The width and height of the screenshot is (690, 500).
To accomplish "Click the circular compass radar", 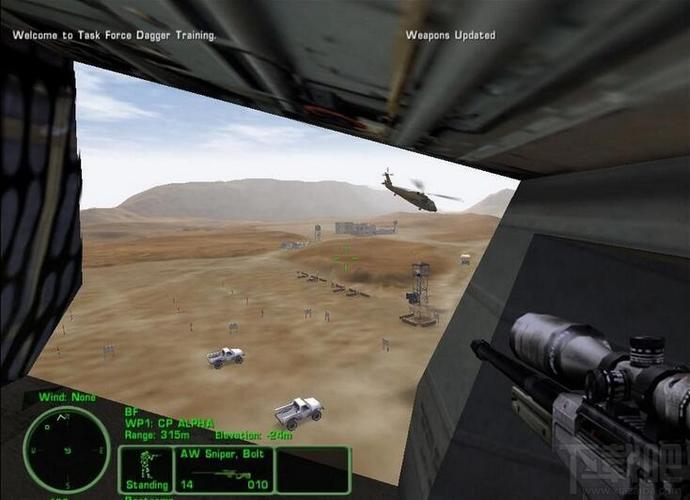I will coord(66,449).
